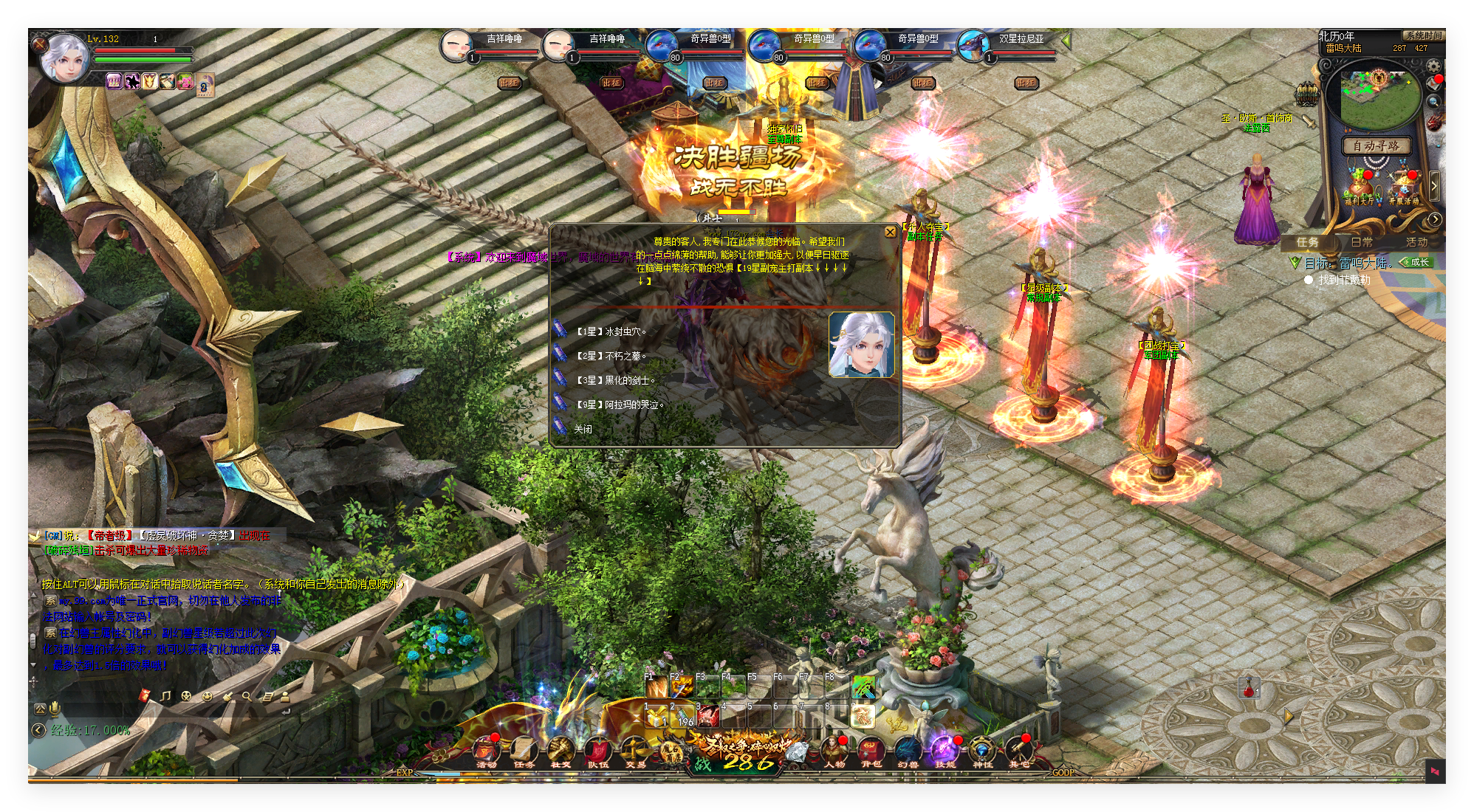The height and width of the screenshot is (812, 1474).
Task: Select the 【2星】不朽之辈 dialogue option
Action: (611, 356)
